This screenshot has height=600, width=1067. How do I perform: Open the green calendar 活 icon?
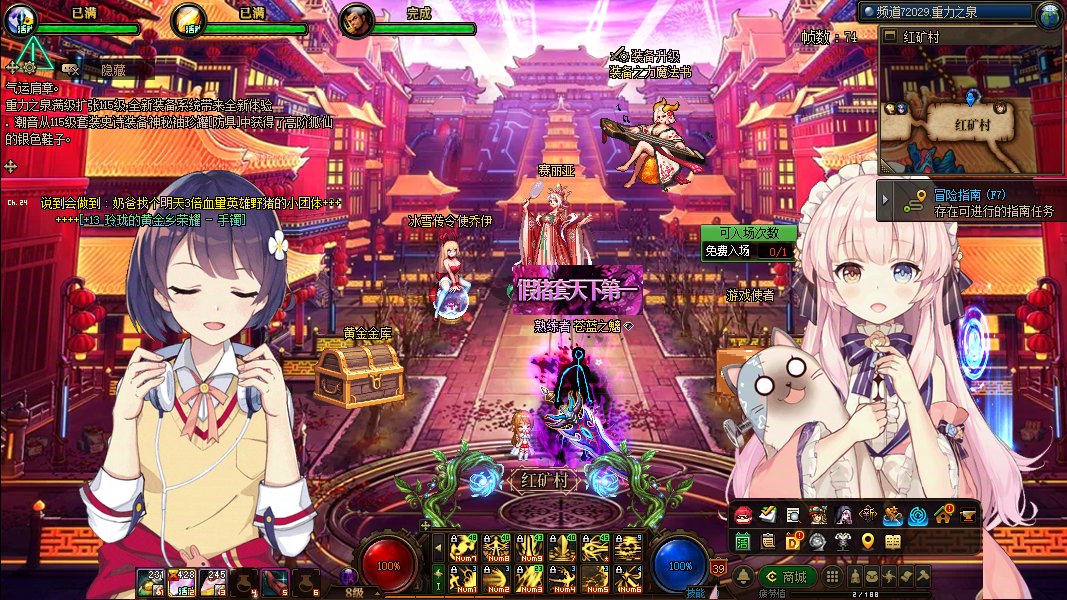point(743,542)
